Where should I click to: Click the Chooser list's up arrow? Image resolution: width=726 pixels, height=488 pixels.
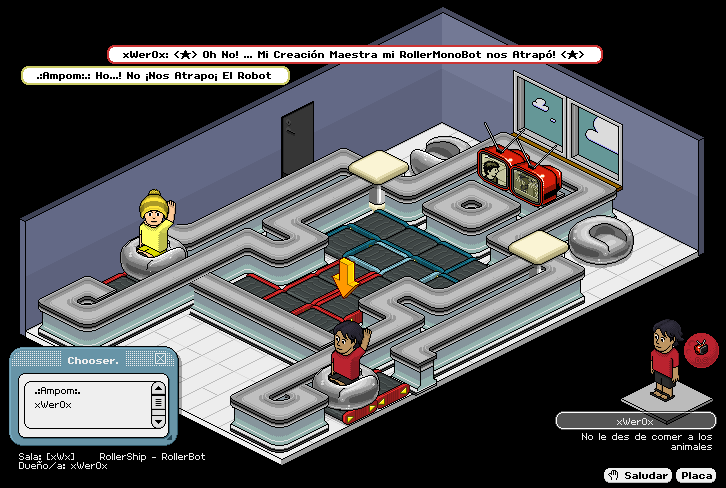[157, 388]
